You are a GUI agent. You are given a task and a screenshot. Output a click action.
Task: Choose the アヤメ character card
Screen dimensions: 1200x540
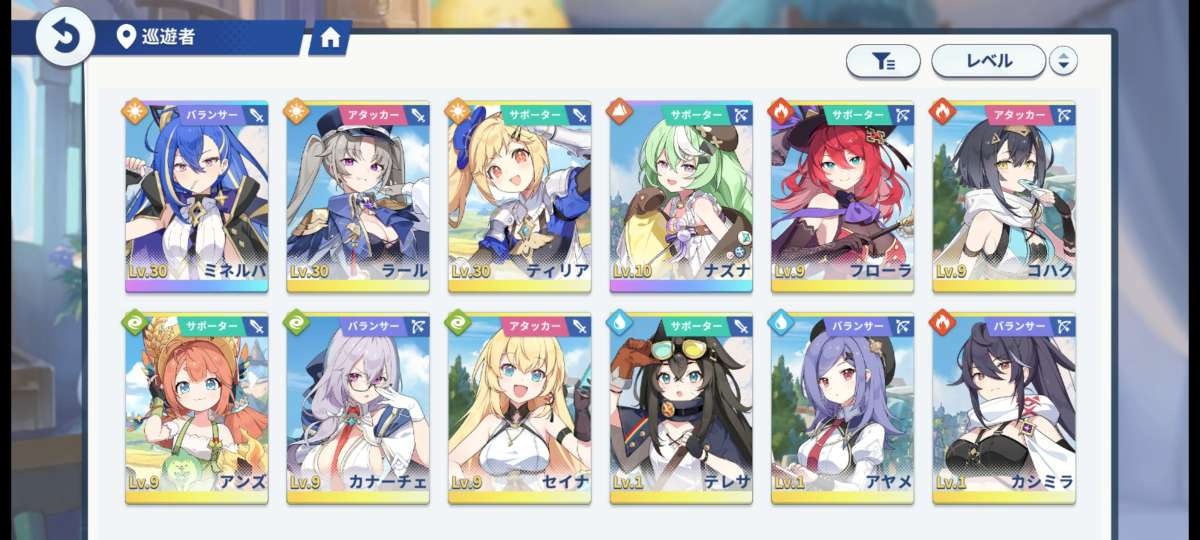click(x=843, y=409)
